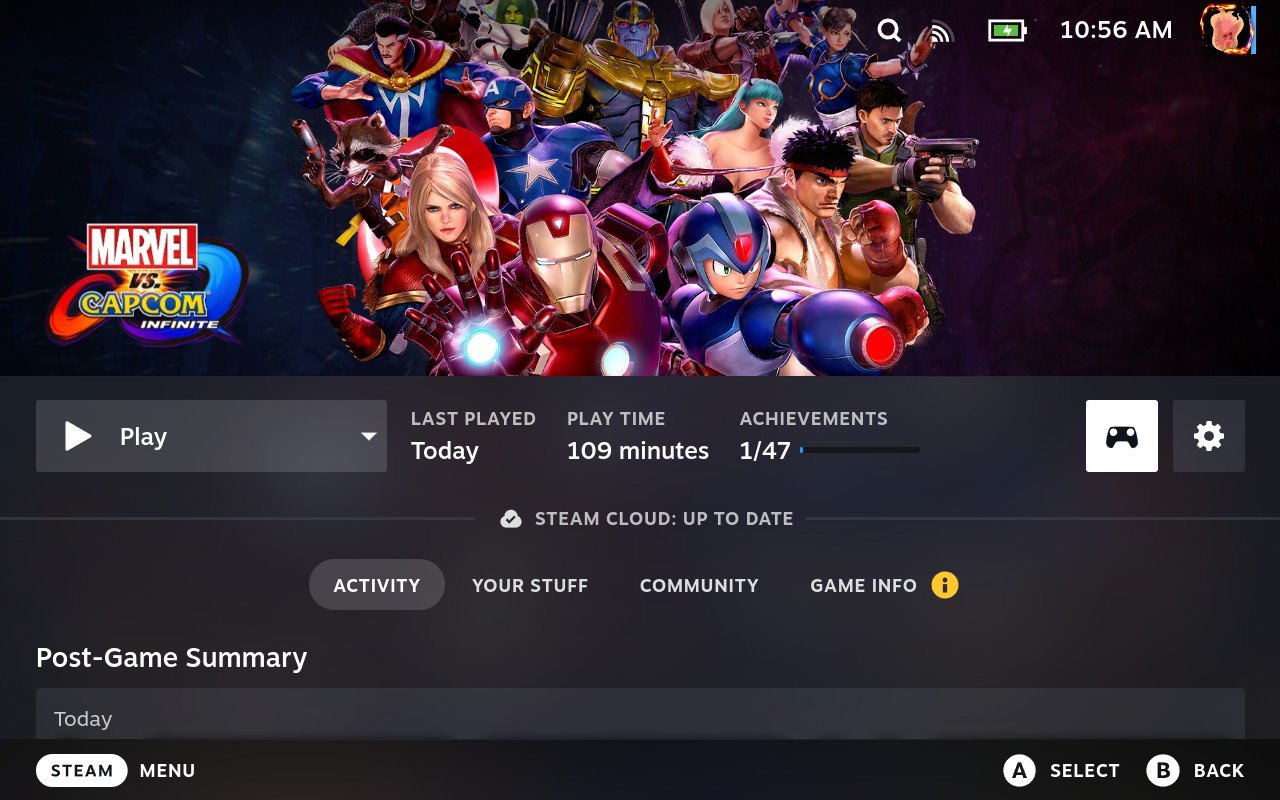The width and height of the screenshot is (1280, 800).
Task: Click the achievements progress bar
Action: [x=862, y=450]
